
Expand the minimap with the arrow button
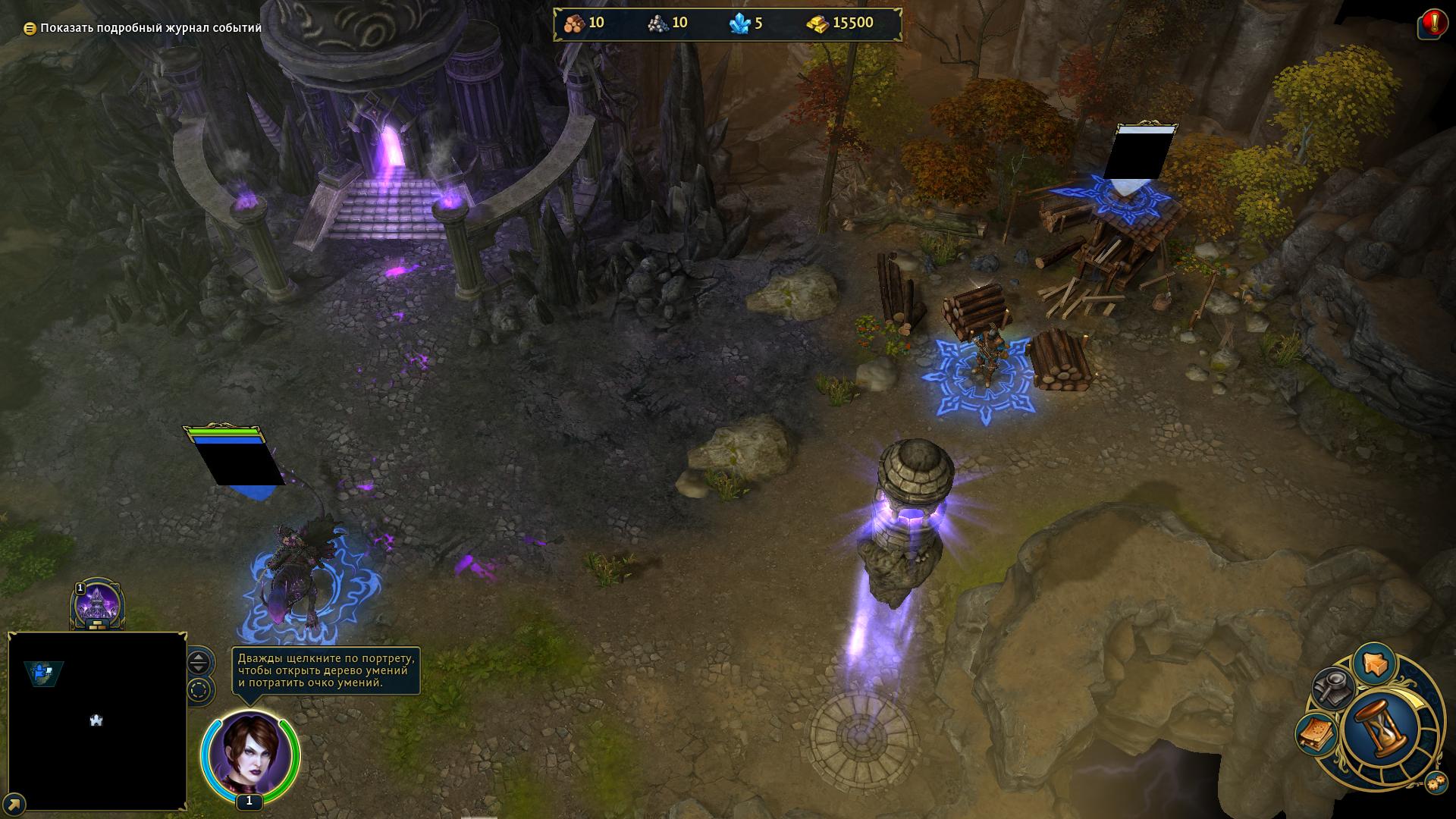[14, 804]
